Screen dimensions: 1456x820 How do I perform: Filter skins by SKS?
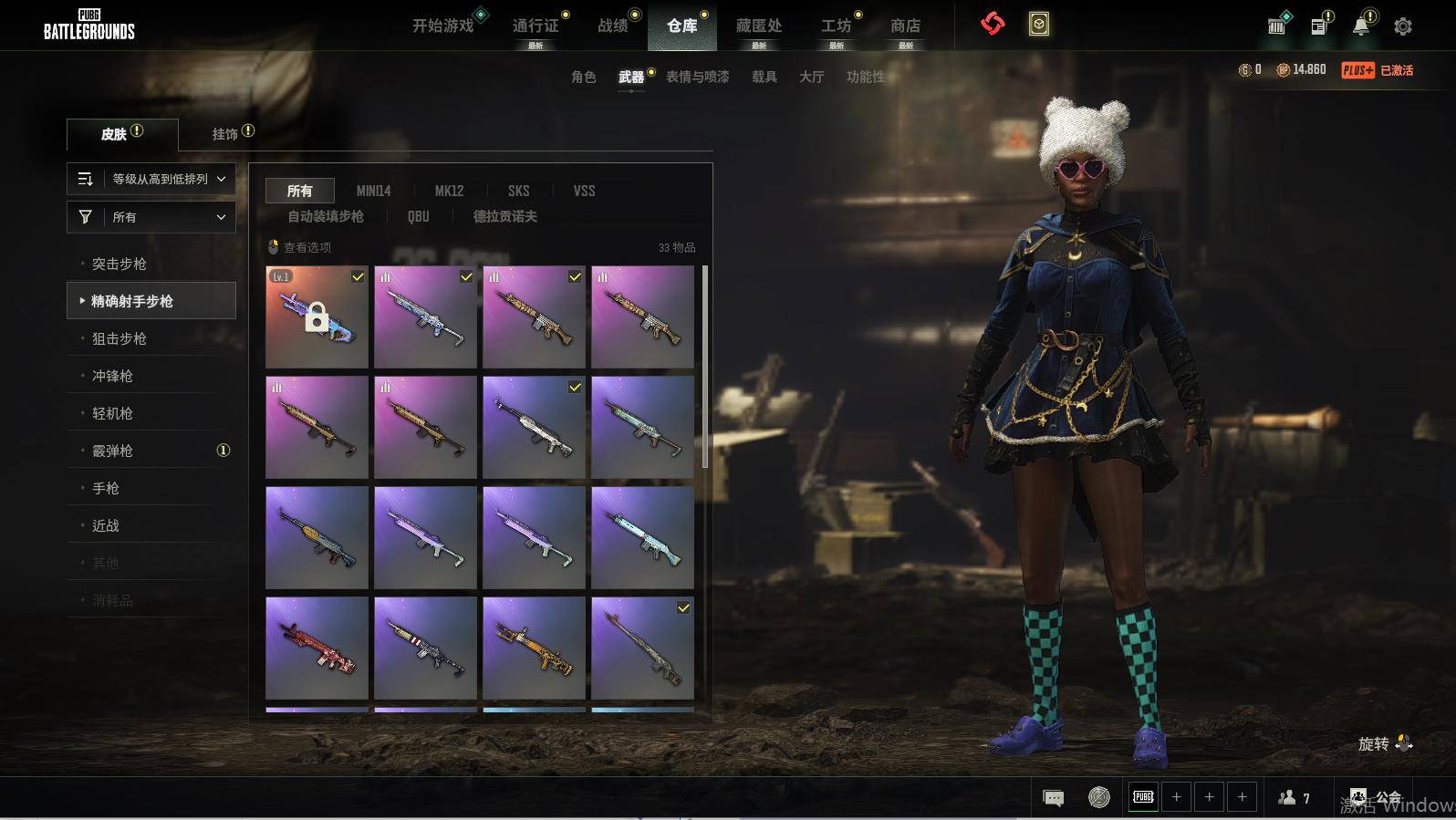[x=518, y=191]
